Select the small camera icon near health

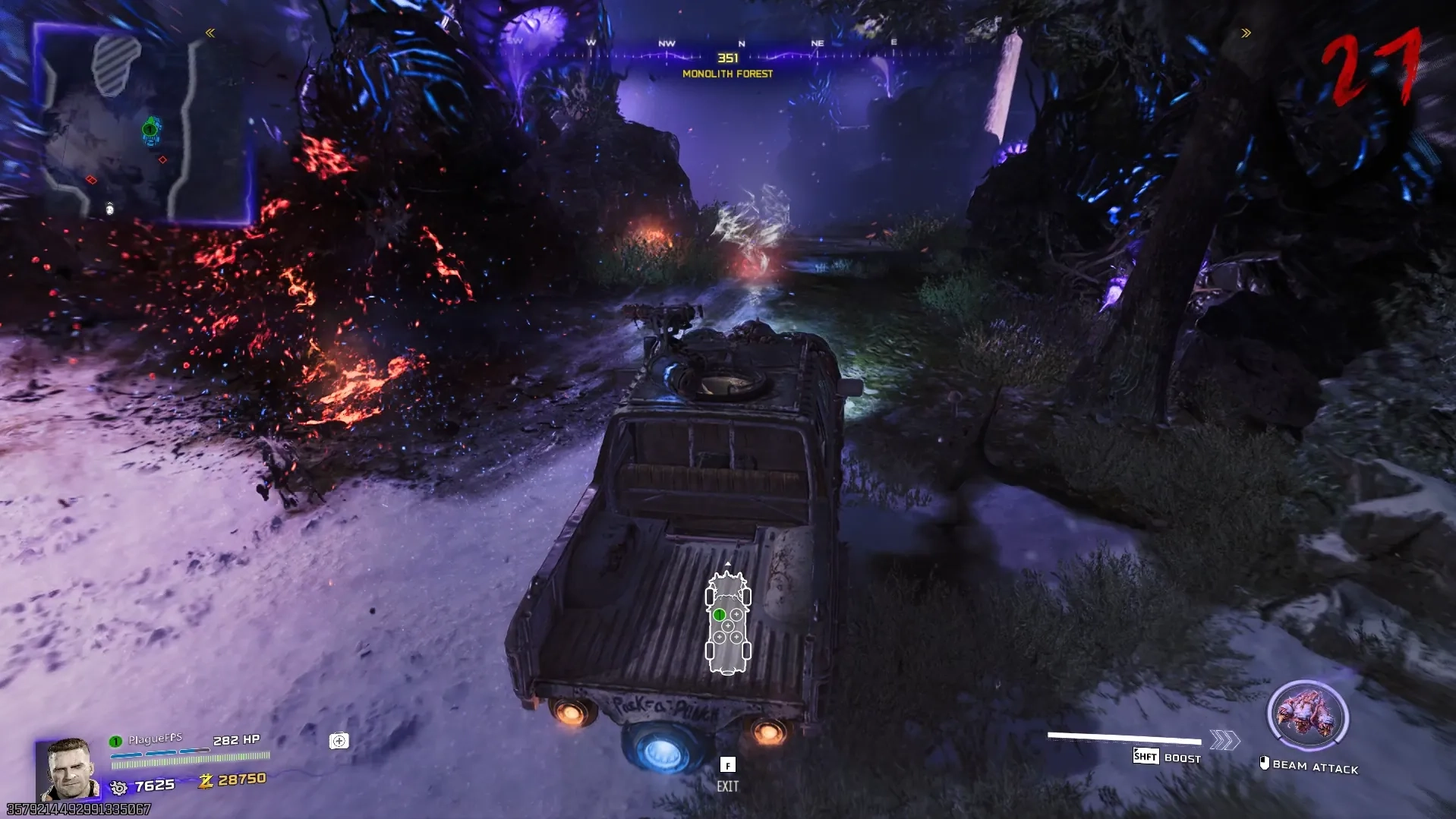click(x=339, y=741)
